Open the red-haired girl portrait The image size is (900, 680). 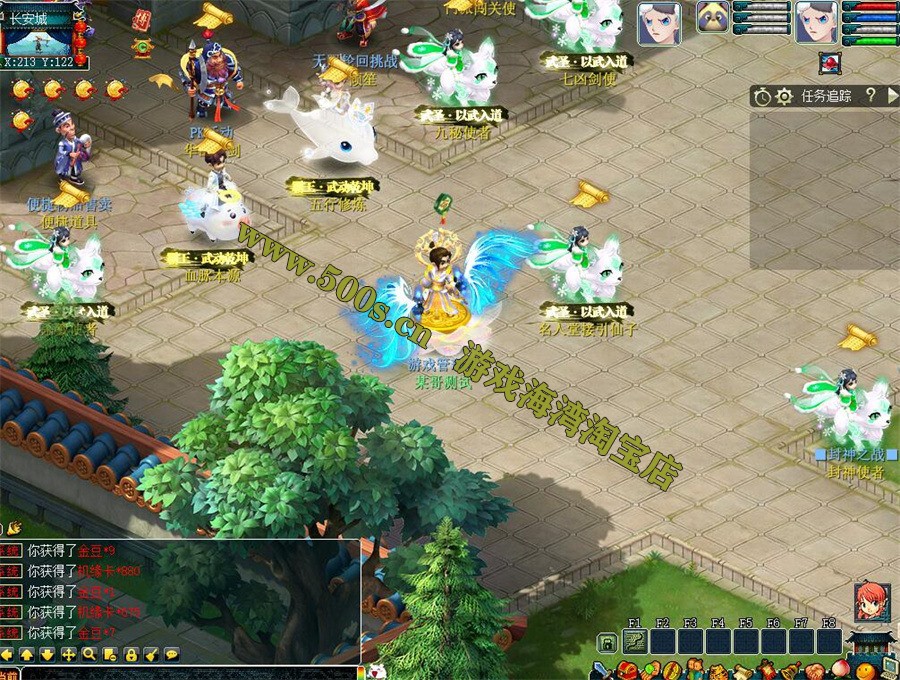tap(871, 602)
